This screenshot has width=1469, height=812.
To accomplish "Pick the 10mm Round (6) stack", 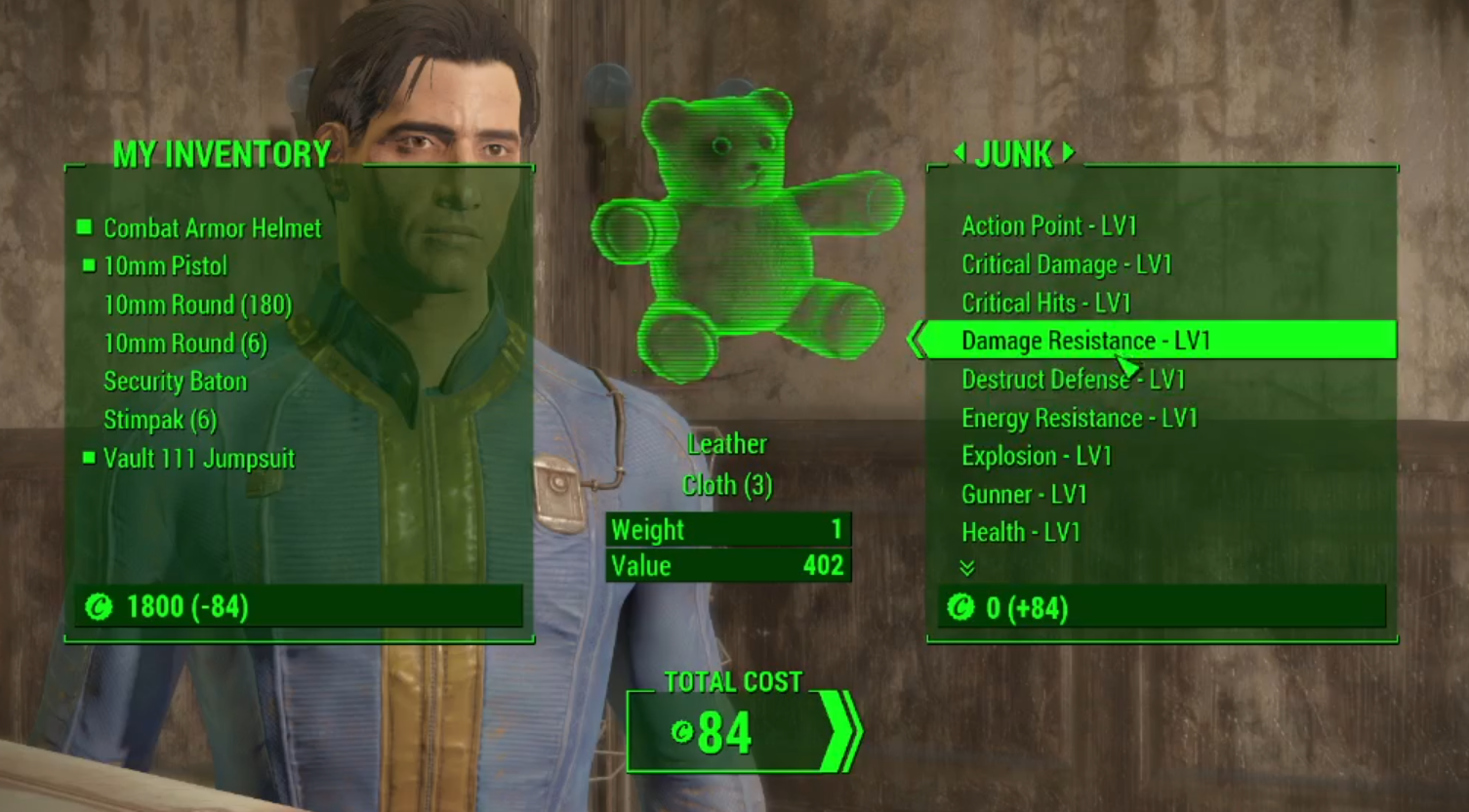I will (x=184, y=344).
